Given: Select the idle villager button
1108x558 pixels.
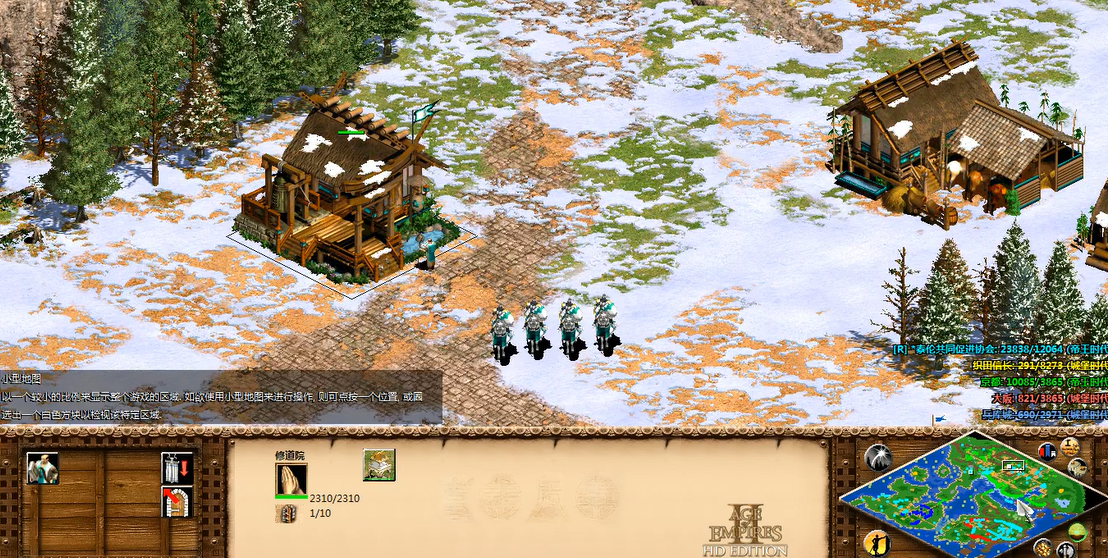Looking at the screenshot, I should pyautogui.click(x=877, y=543).
